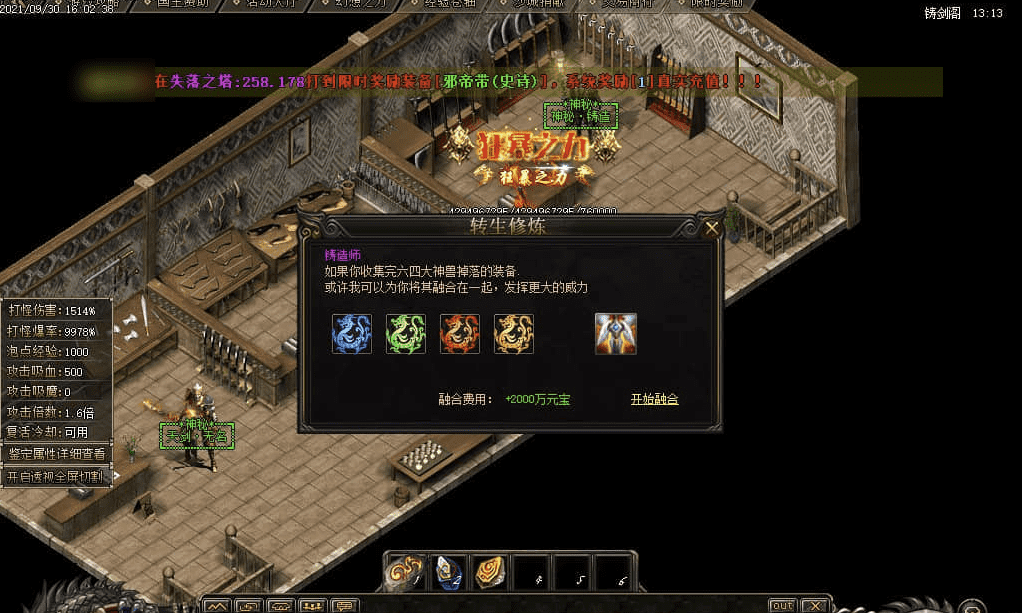Select the red dragon equipment icon

pos(460,334)
